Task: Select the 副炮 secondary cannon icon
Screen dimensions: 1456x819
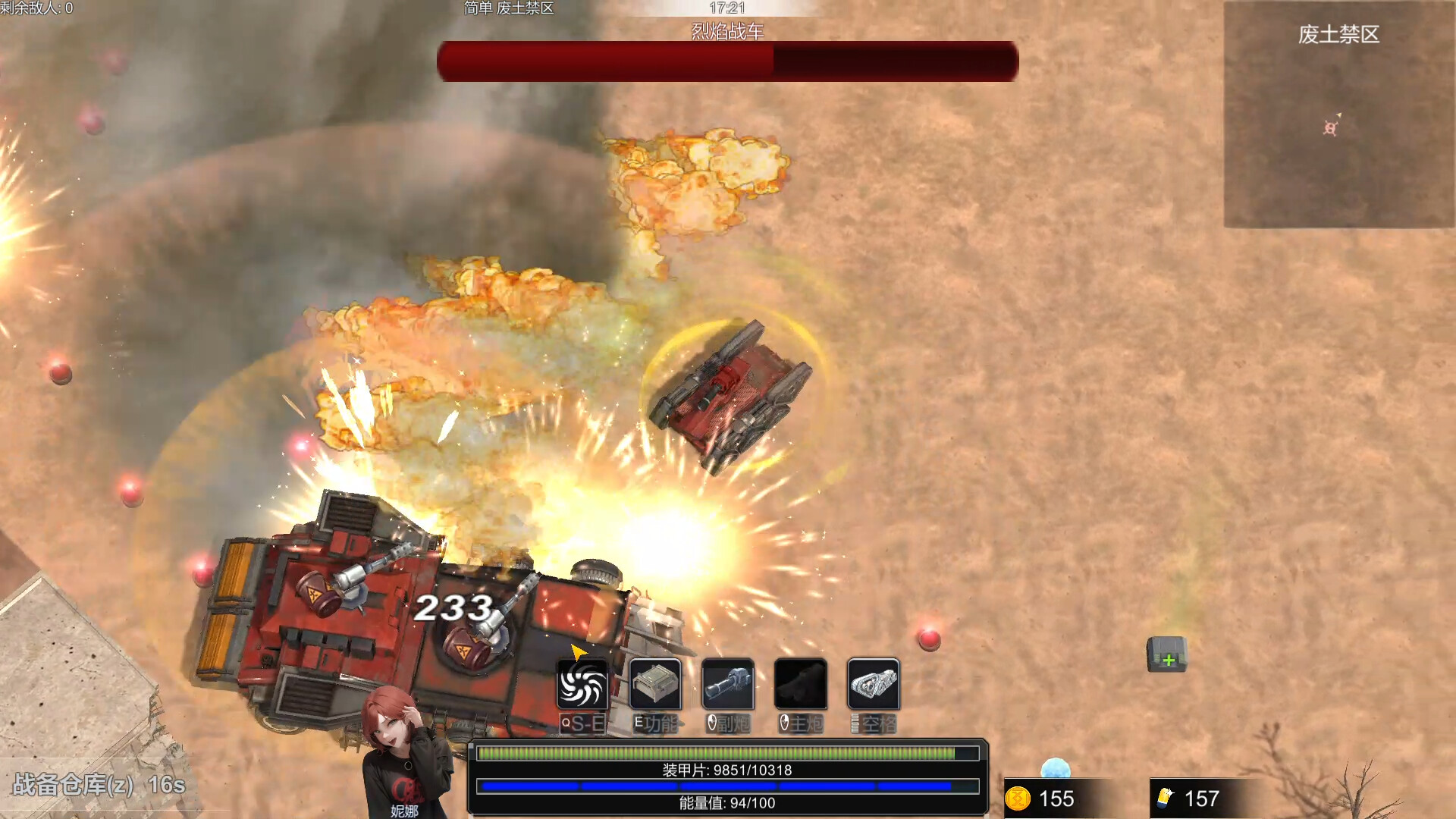Action: coord(727,685)
